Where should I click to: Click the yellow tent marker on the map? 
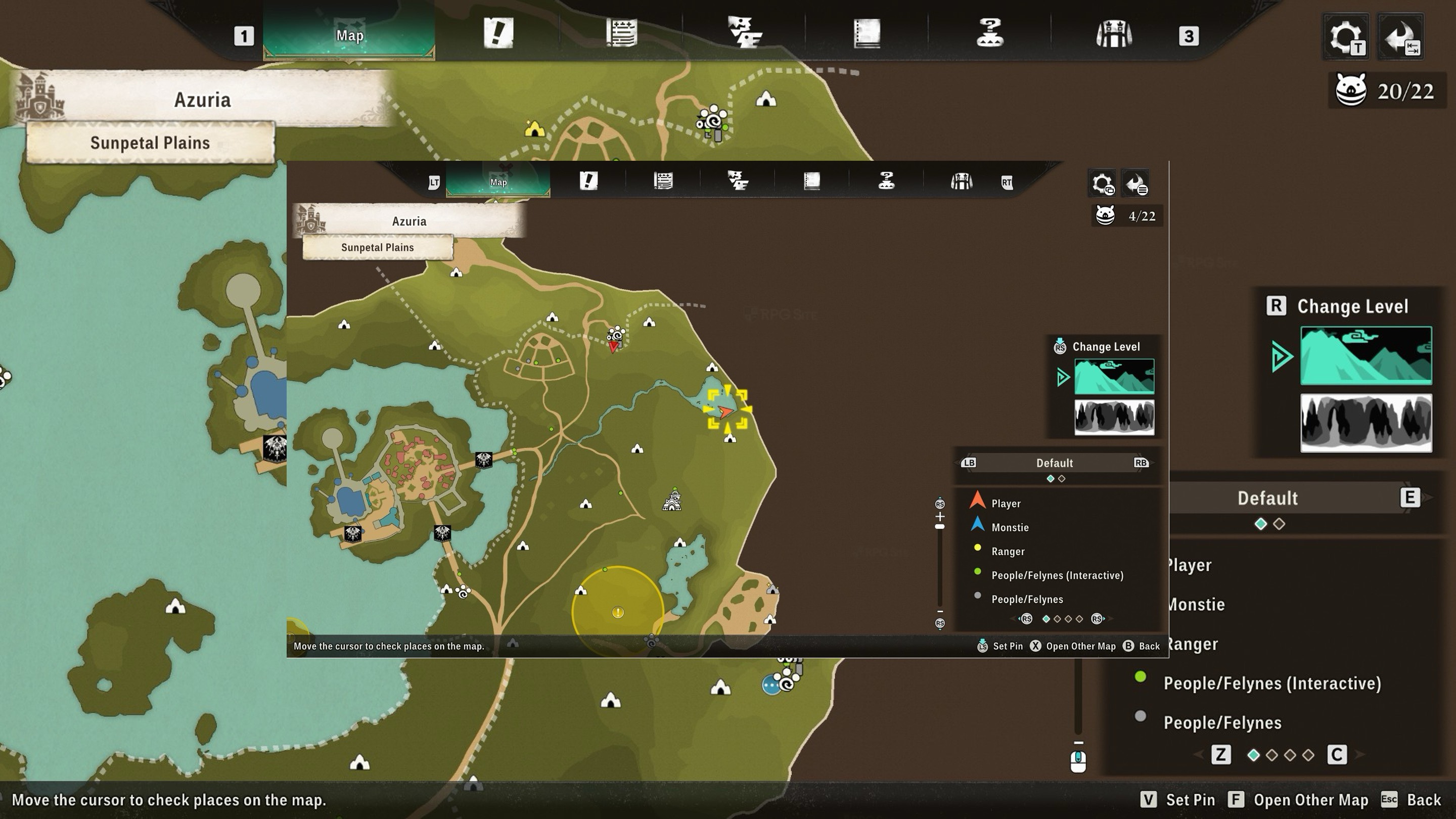point(534,129)
